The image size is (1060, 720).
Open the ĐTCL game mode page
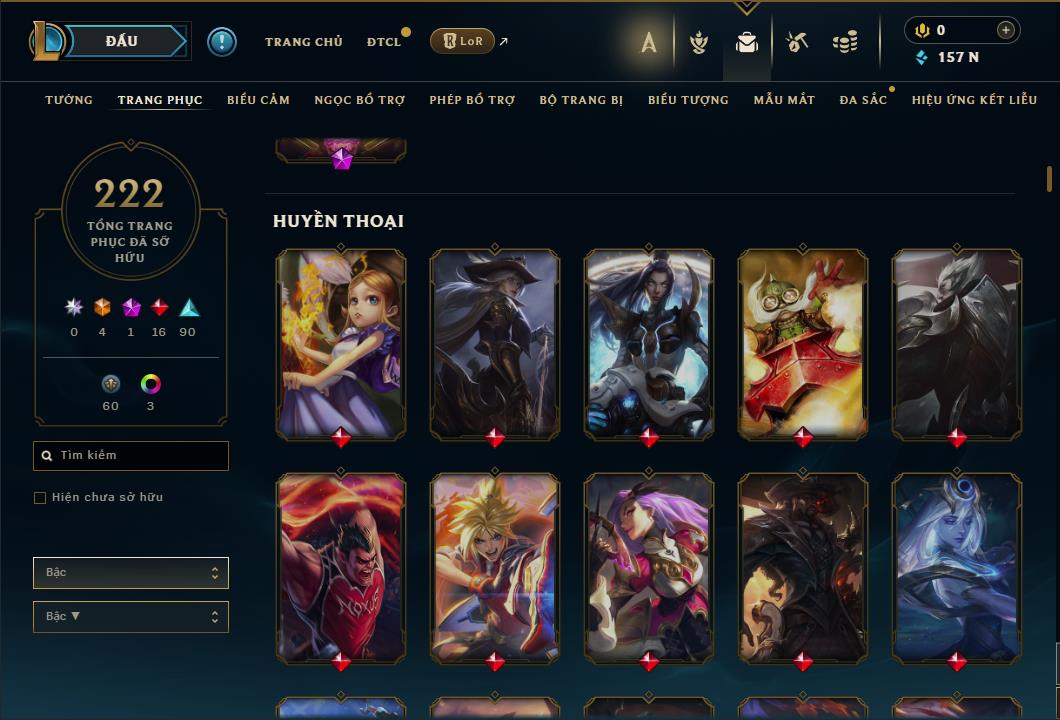pos(383,42)
